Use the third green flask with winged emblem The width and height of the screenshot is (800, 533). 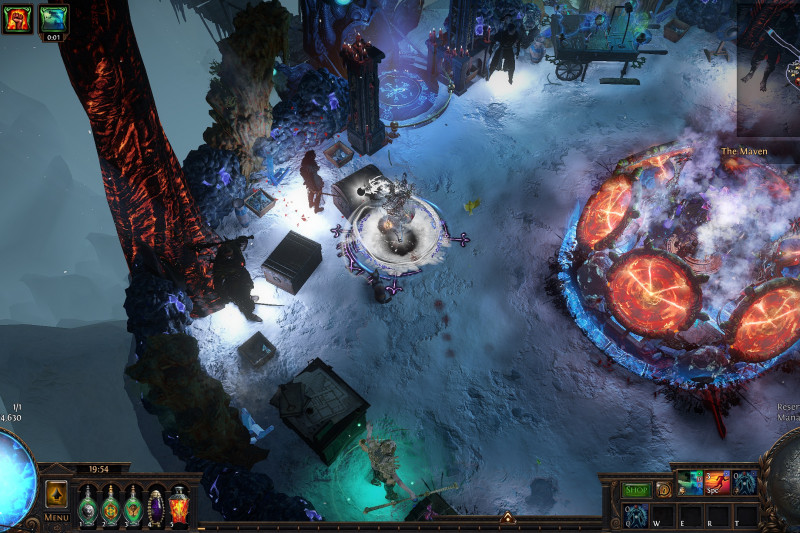click(133, 504)
